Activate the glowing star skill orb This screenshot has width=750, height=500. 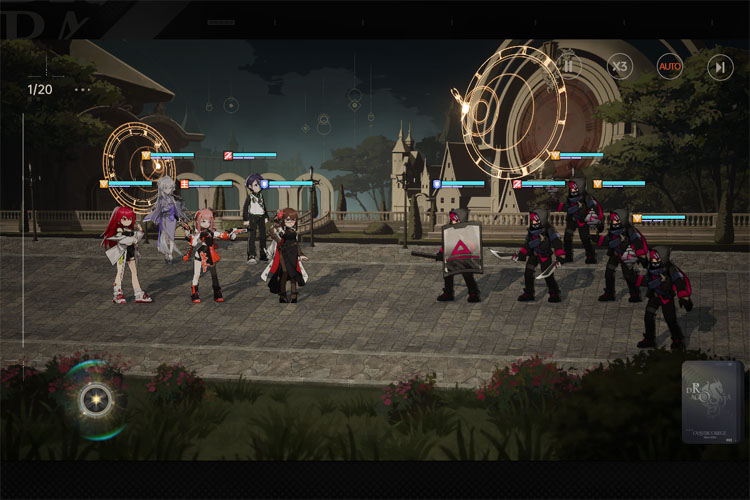96,400
